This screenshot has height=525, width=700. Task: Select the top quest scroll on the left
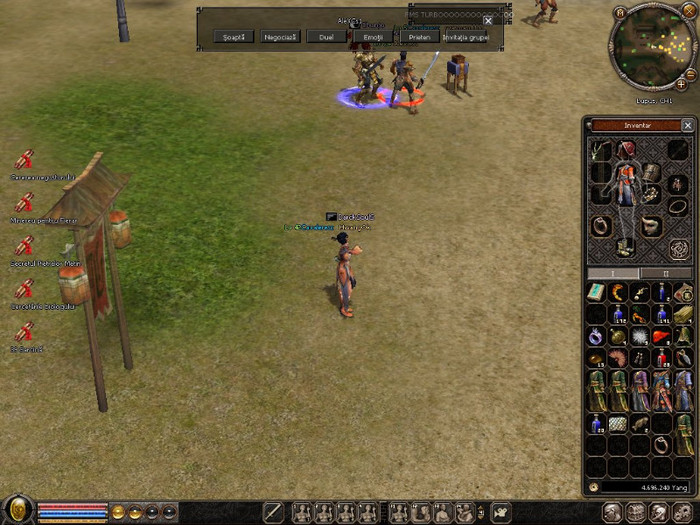(25, 160)
